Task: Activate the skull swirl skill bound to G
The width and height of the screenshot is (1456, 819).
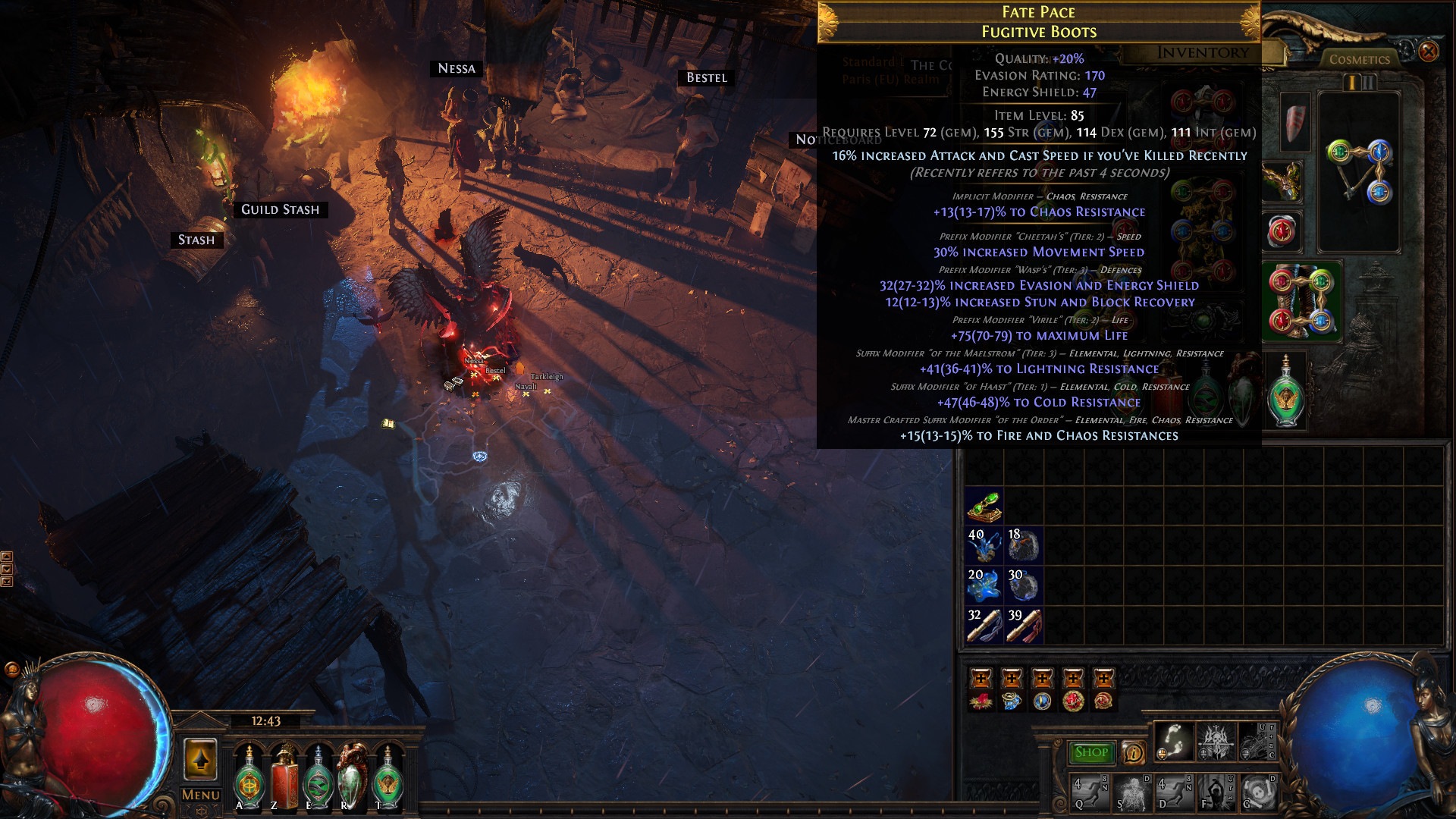Action: (1259, 792)
